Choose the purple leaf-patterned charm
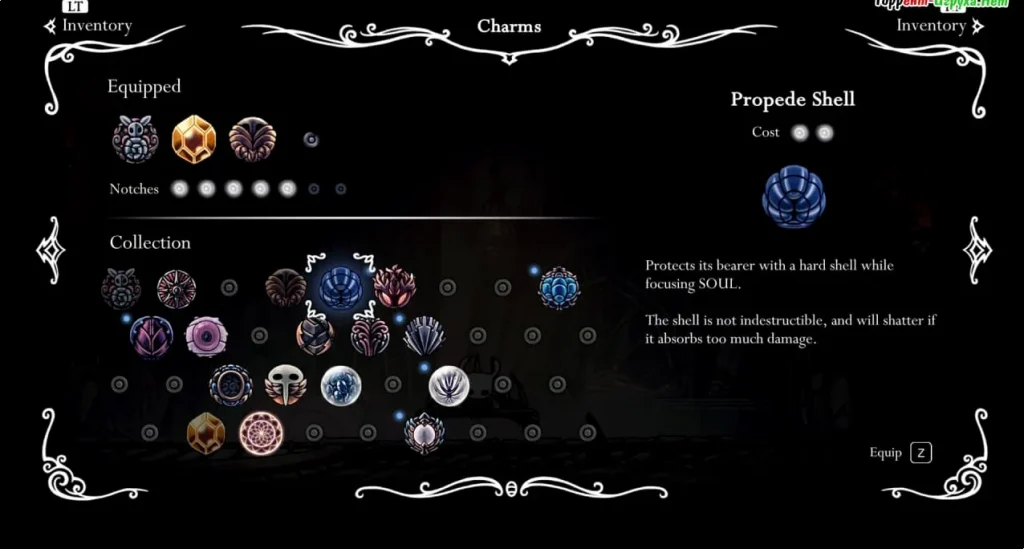Image resolution: width=1024 pixels, height=549 pixels. (x=151, y=336)
